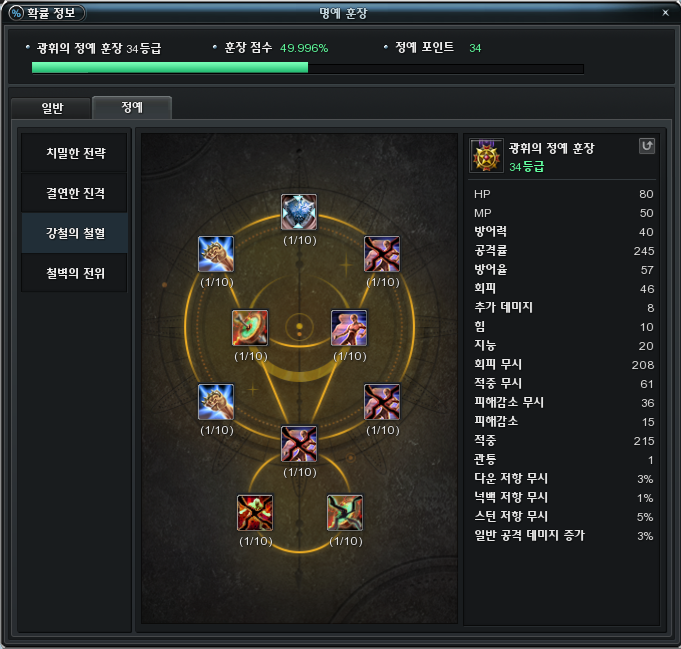Switch to the 일반 tab

point(51,108)
